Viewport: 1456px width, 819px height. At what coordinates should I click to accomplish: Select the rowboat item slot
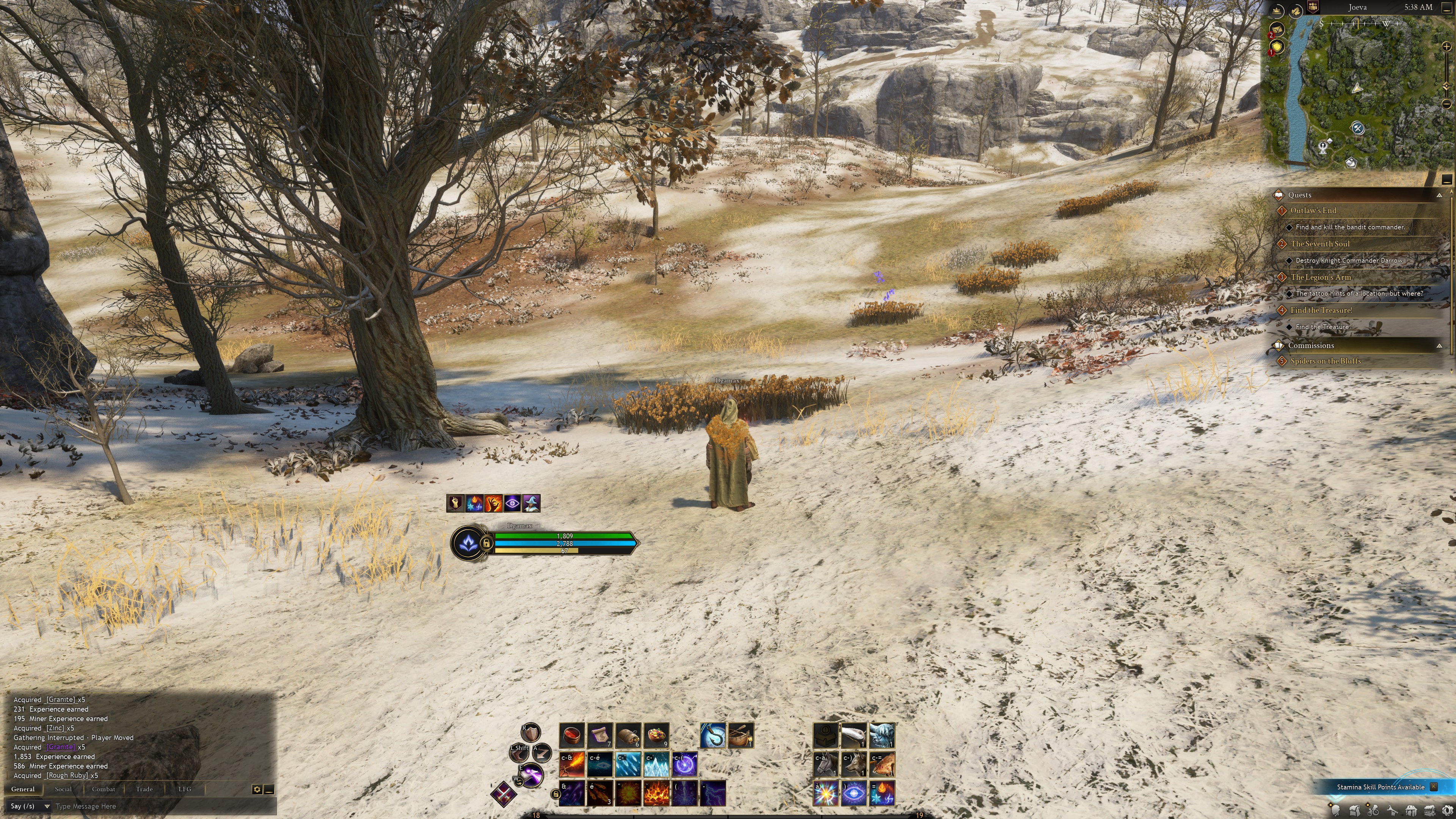click(x=741, y=735)
